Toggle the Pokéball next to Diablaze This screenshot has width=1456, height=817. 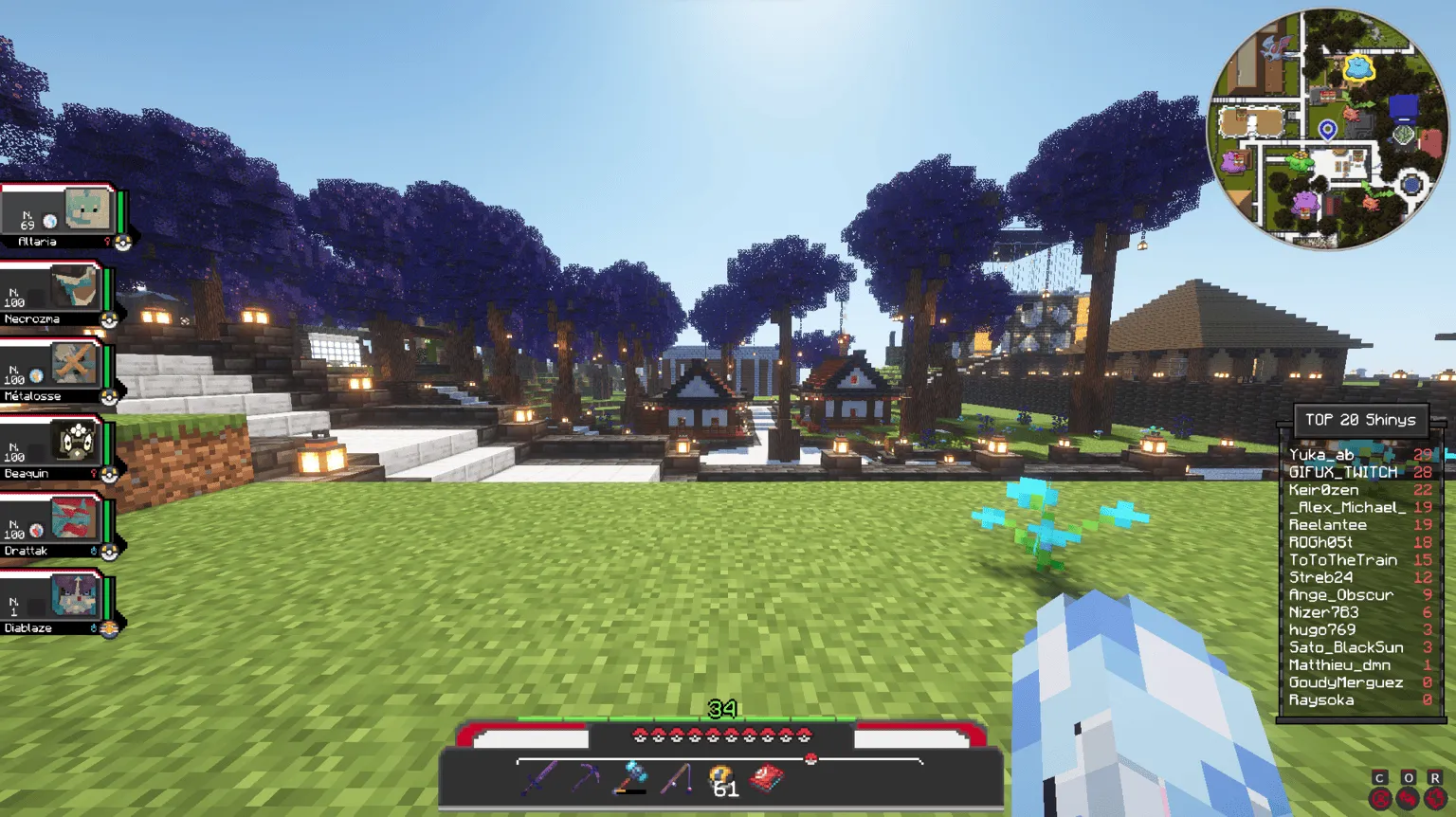[x=111, y=627]
